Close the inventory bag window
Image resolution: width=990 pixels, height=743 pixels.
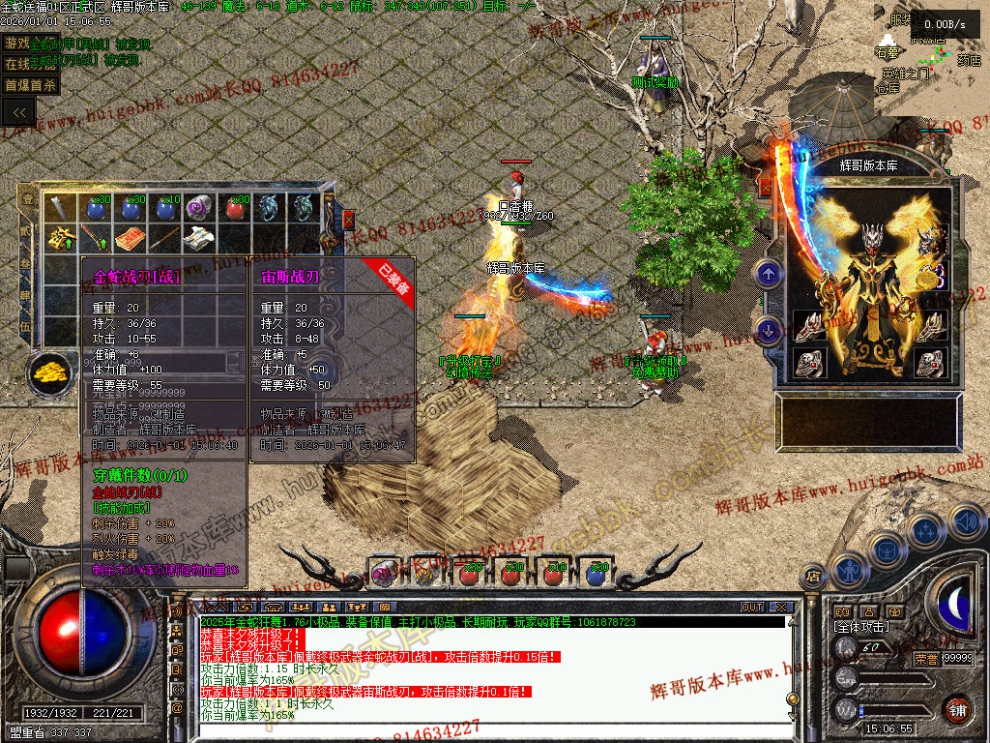pos(348,218)
